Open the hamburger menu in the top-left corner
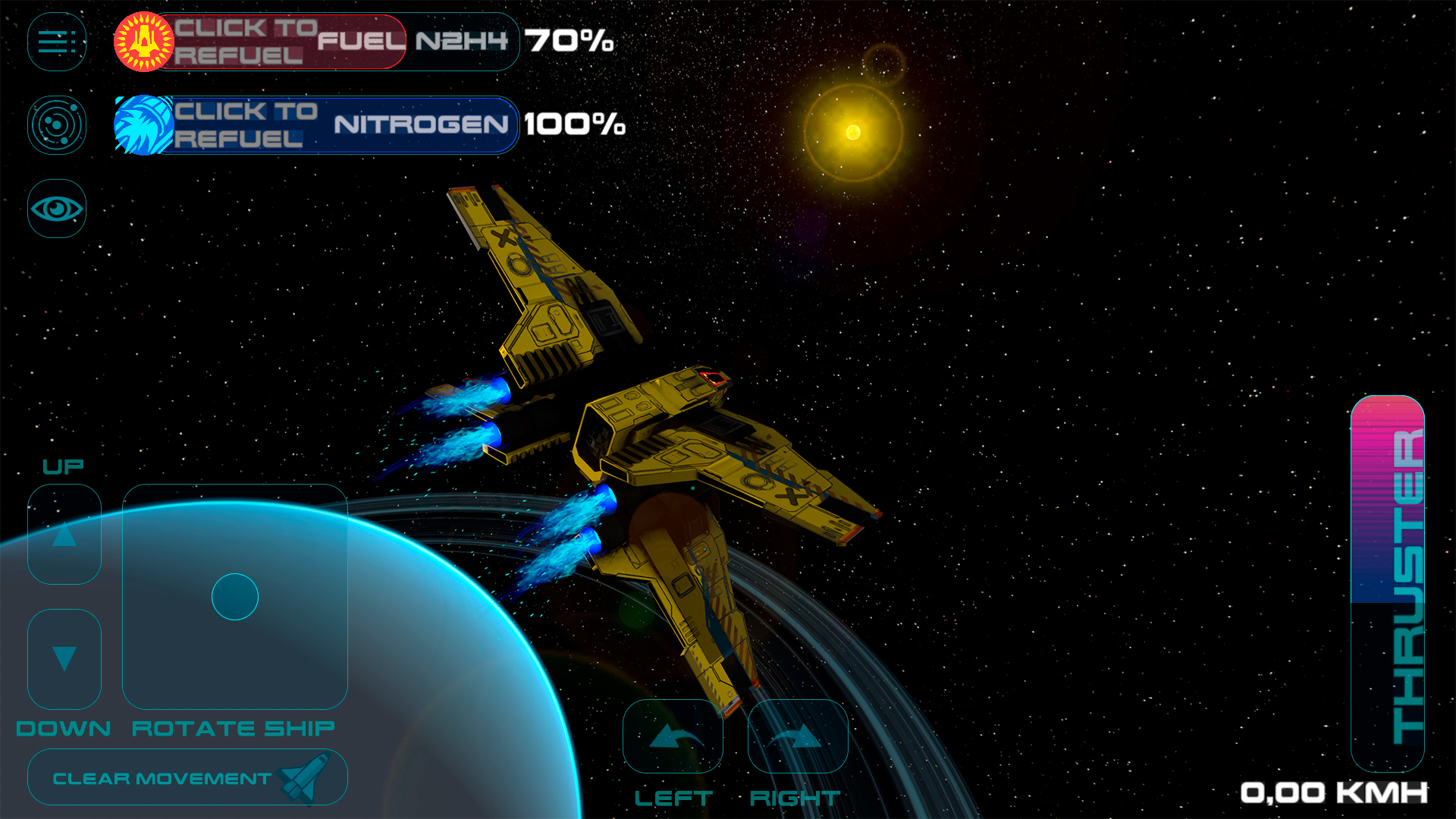This screenshot has width=1456, height=819. [x=56, y=42]
